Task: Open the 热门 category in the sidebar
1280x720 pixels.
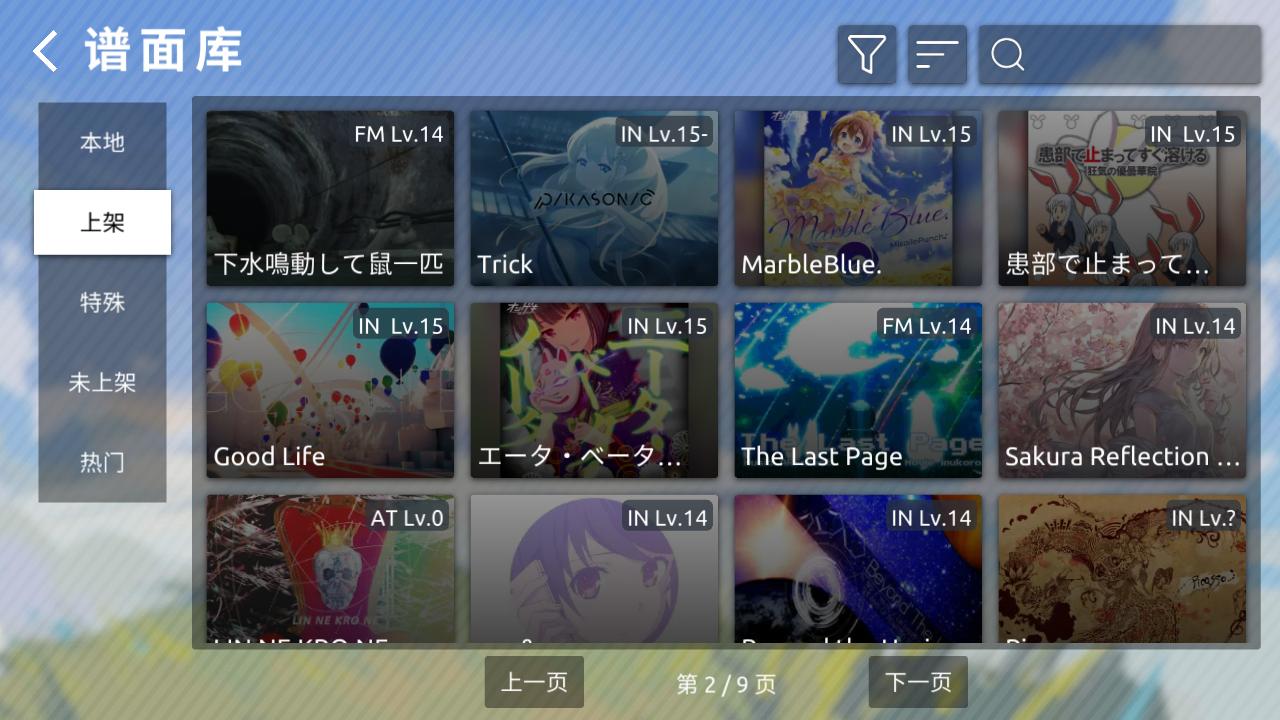Action: click(102, 463)
